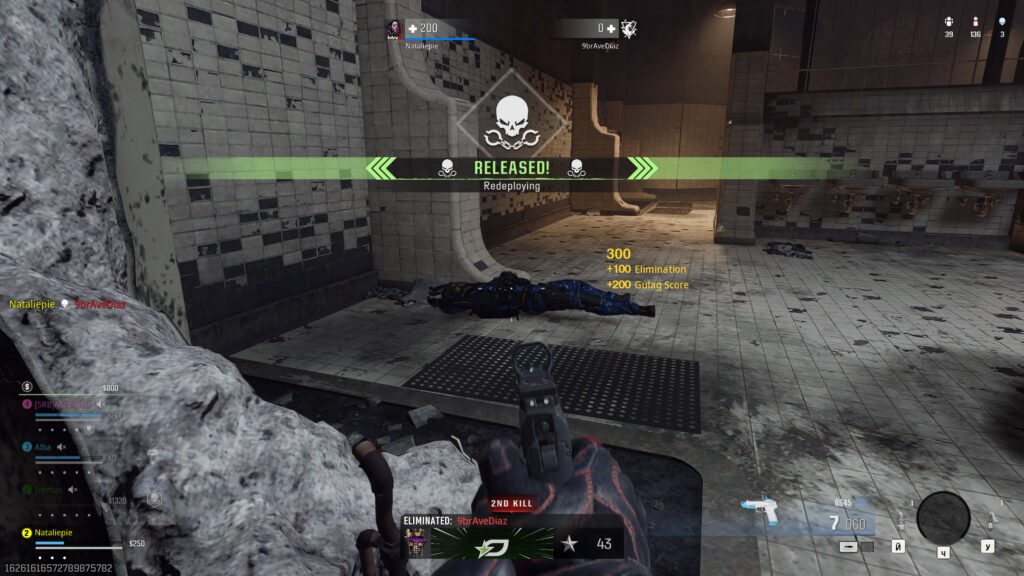This screenshot has width=1024, height=576.
Task: Click the skull kill-count icon showing 3
Action: click(x=1002, y=21)
